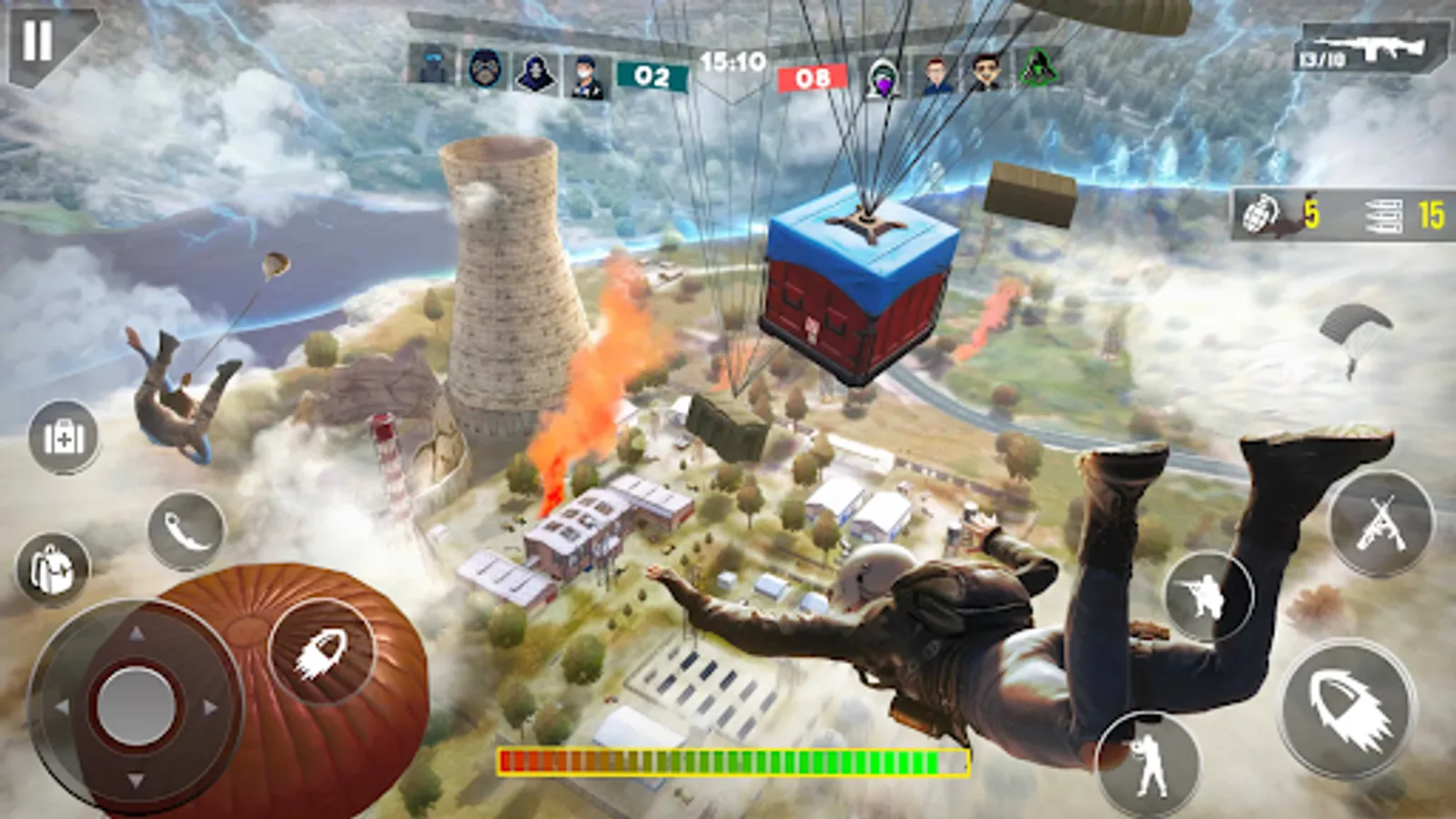The height and width of the screenshot is (819, 1456).
Task: Tap the melee knife button
Action: [x=186, y=531]
